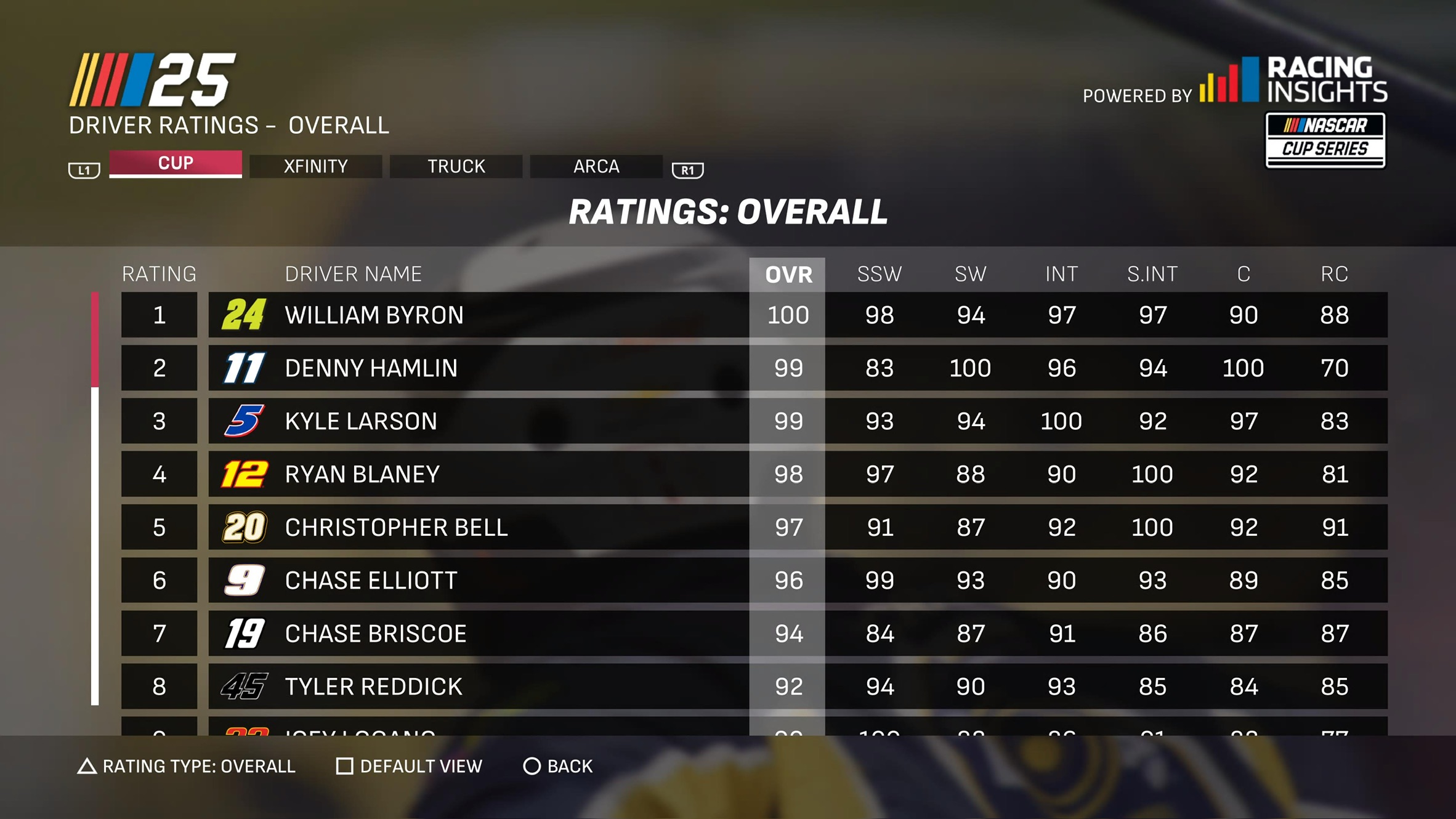Sort by the RC column header
1456x819 pixels.
click(x=1334, y=274)
